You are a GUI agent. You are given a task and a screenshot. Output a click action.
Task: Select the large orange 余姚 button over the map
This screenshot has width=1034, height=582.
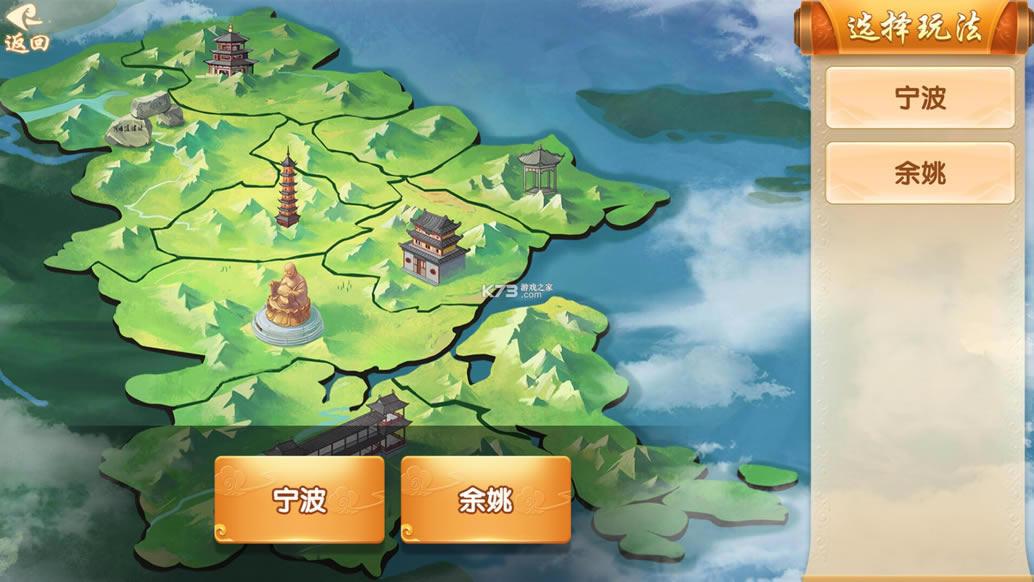coord(486,499)
